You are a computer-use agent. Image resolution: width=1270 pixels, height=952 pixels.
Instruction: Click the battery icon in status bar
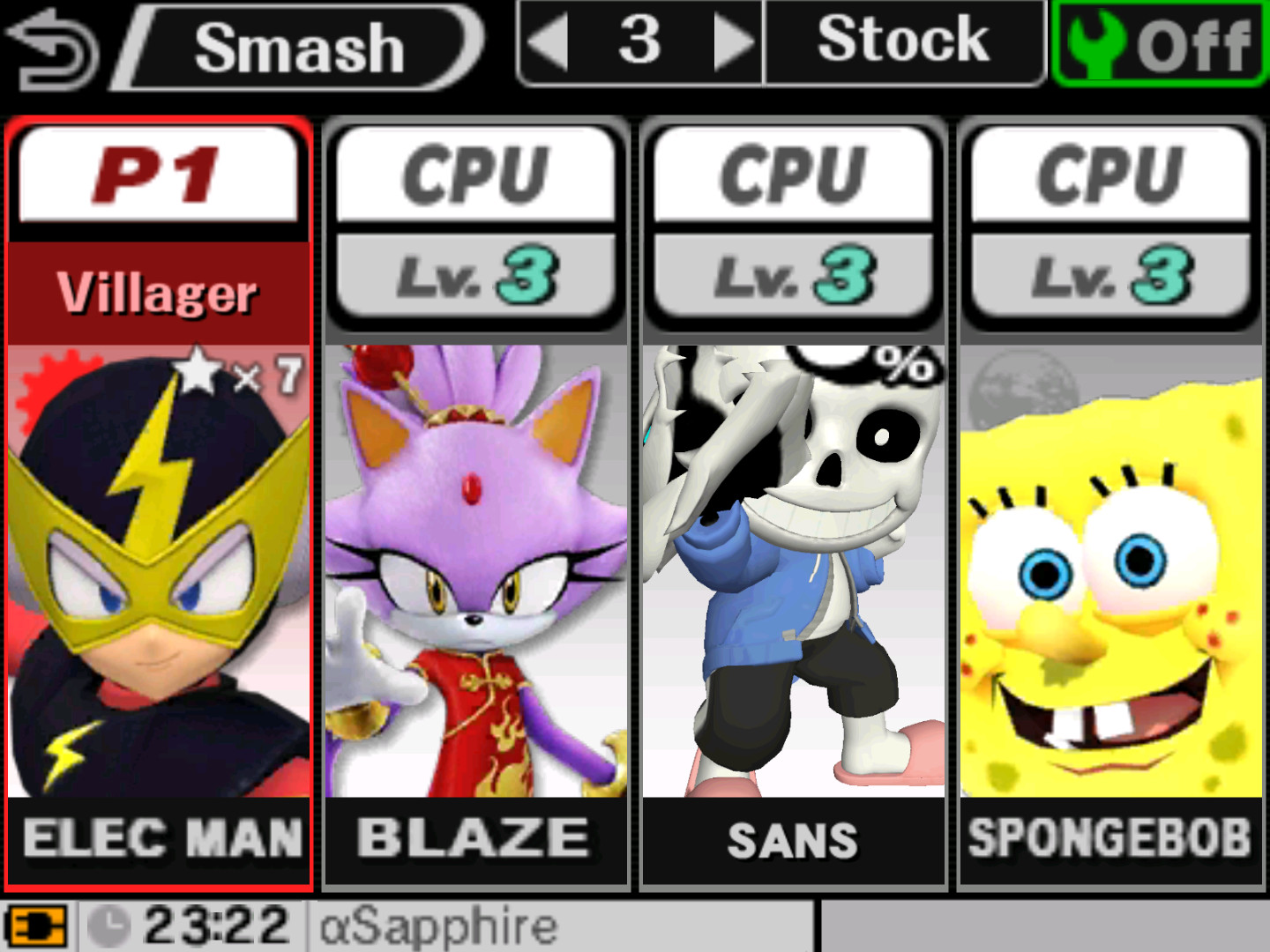pos(38,925)
